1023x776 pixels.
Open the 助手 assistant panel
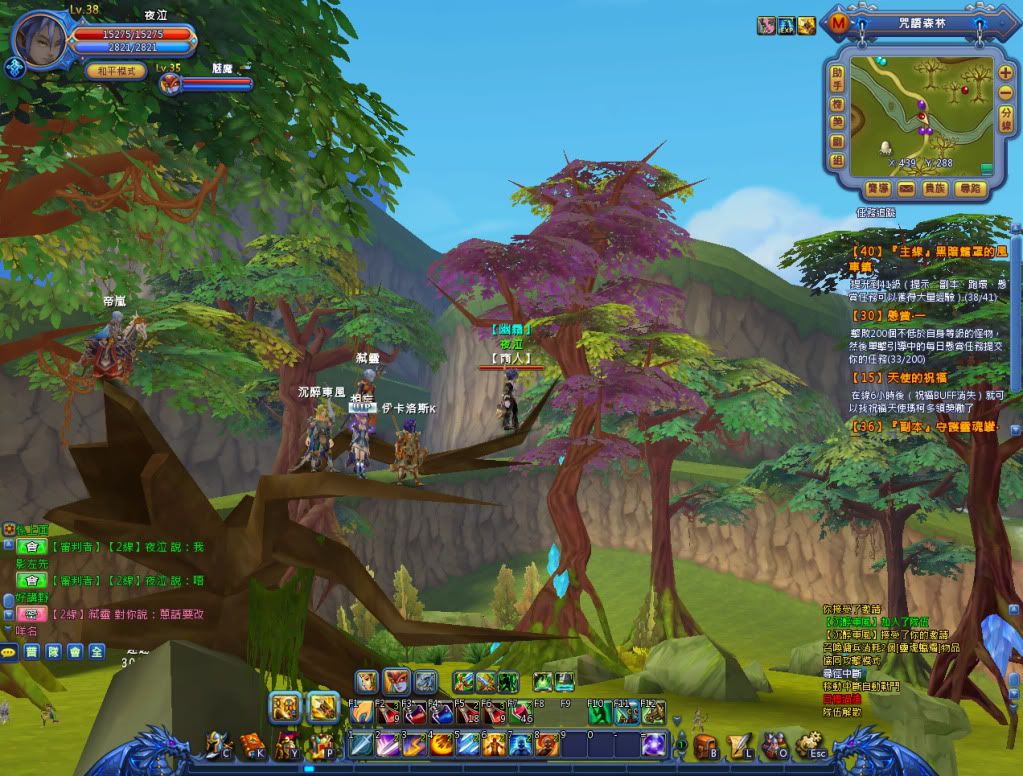point(837,79)
